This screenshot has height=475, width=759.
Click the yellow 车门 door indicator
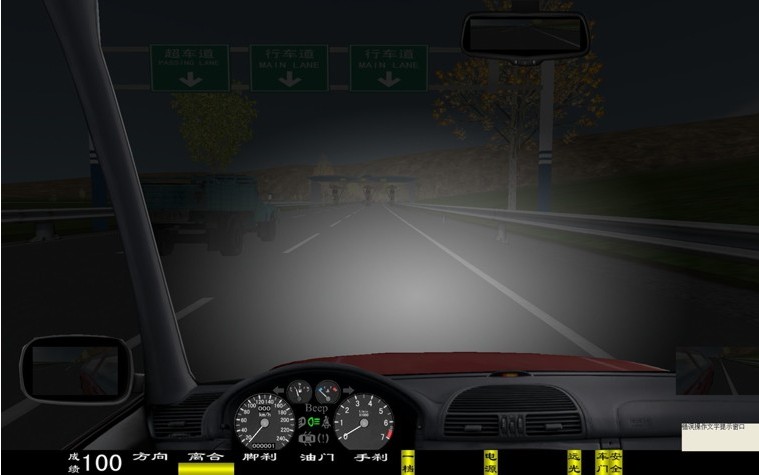point(601,461)
